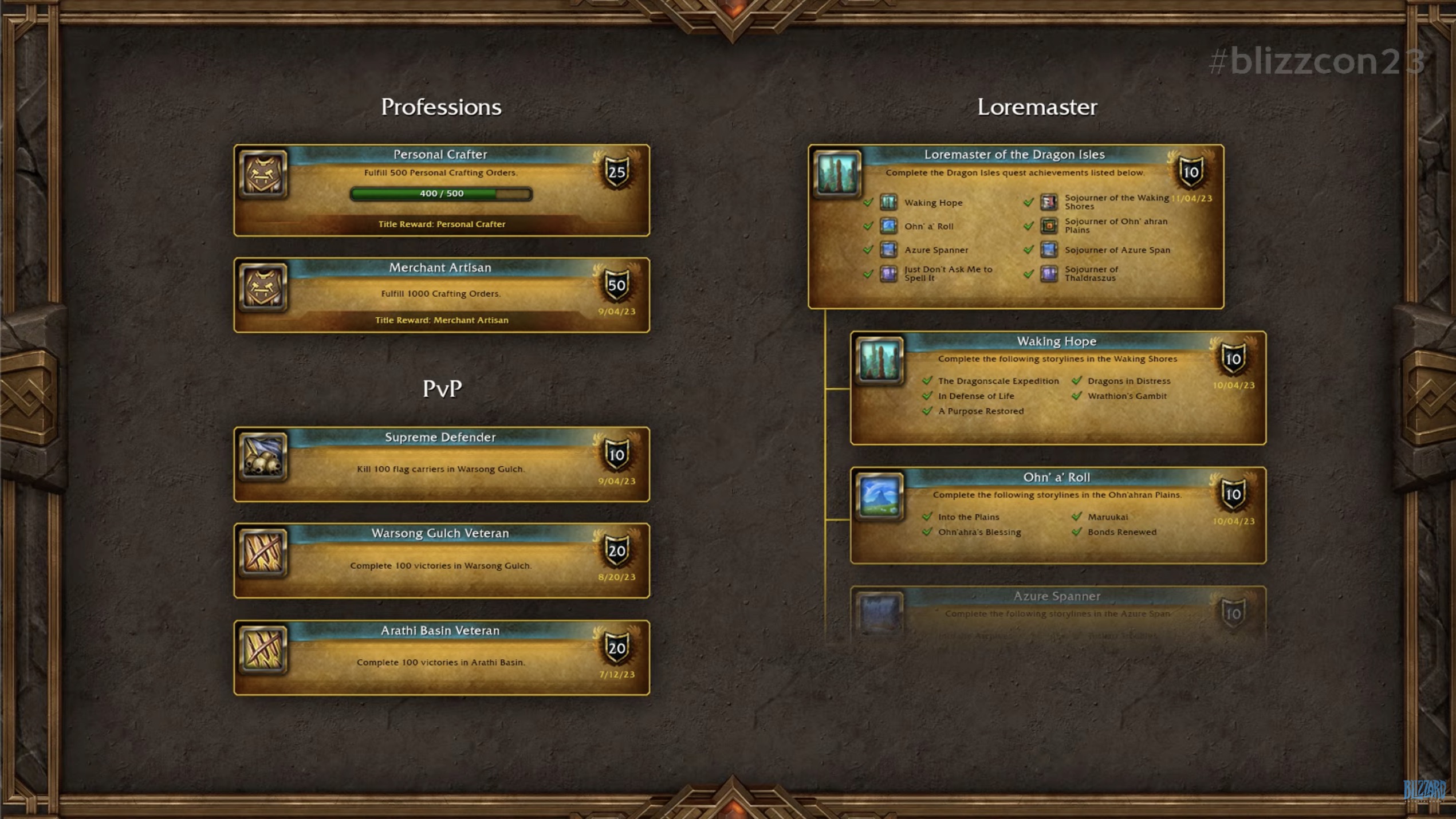Click the Supreme Defender skulls icon
This screenshot has height=819, width=1456.
click(263, 456)
